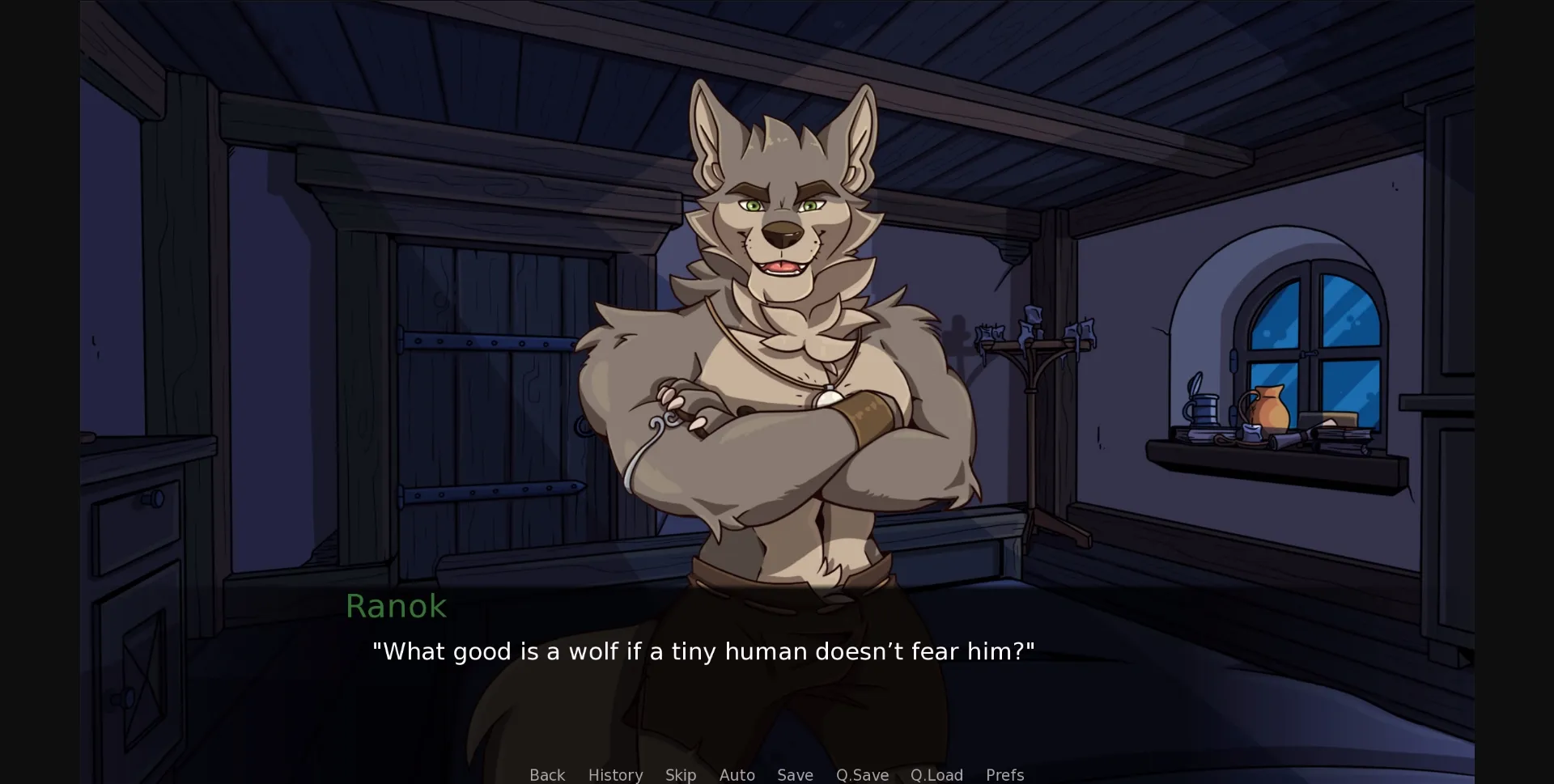Perform a quick save with Q.Save

pos(862,775)
